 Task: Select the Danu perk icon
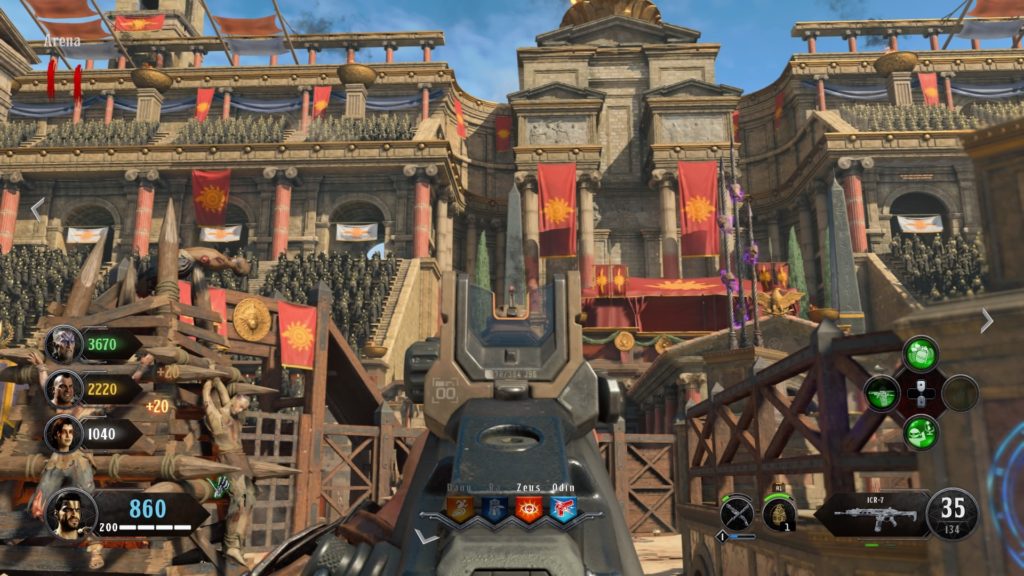[x=462, y=509]
